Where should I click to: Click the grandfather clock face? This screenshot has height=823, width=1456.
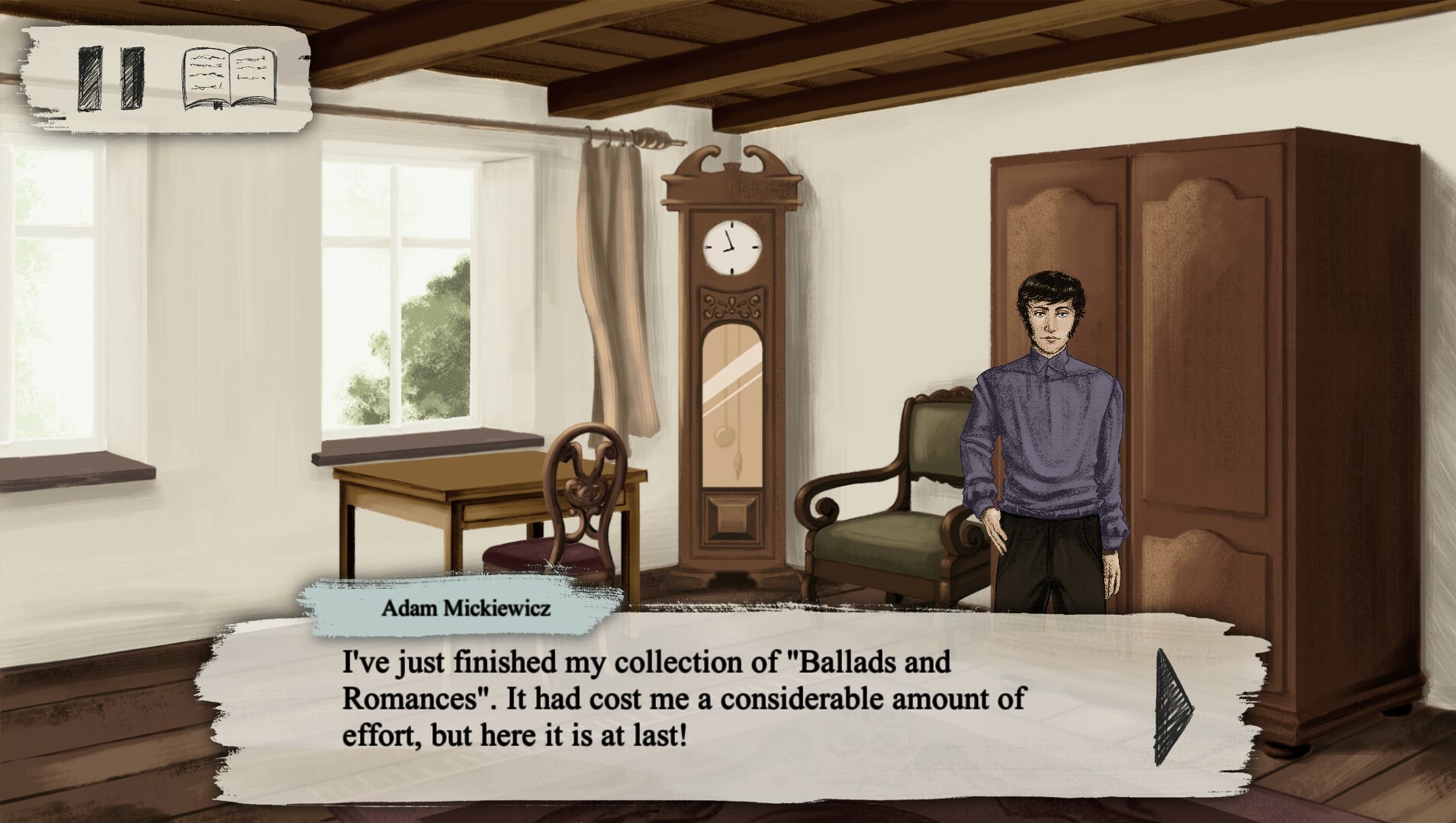(x=731, y=248)
